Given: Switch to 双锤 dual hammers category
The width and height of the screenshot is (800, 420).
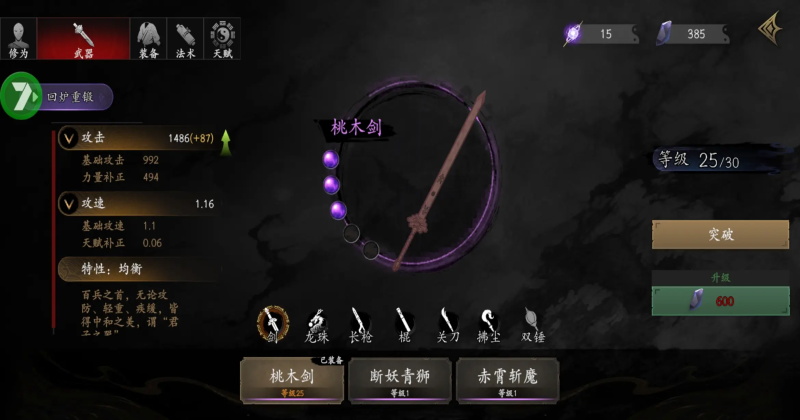Looking at the screenshot, I should 532,323.
